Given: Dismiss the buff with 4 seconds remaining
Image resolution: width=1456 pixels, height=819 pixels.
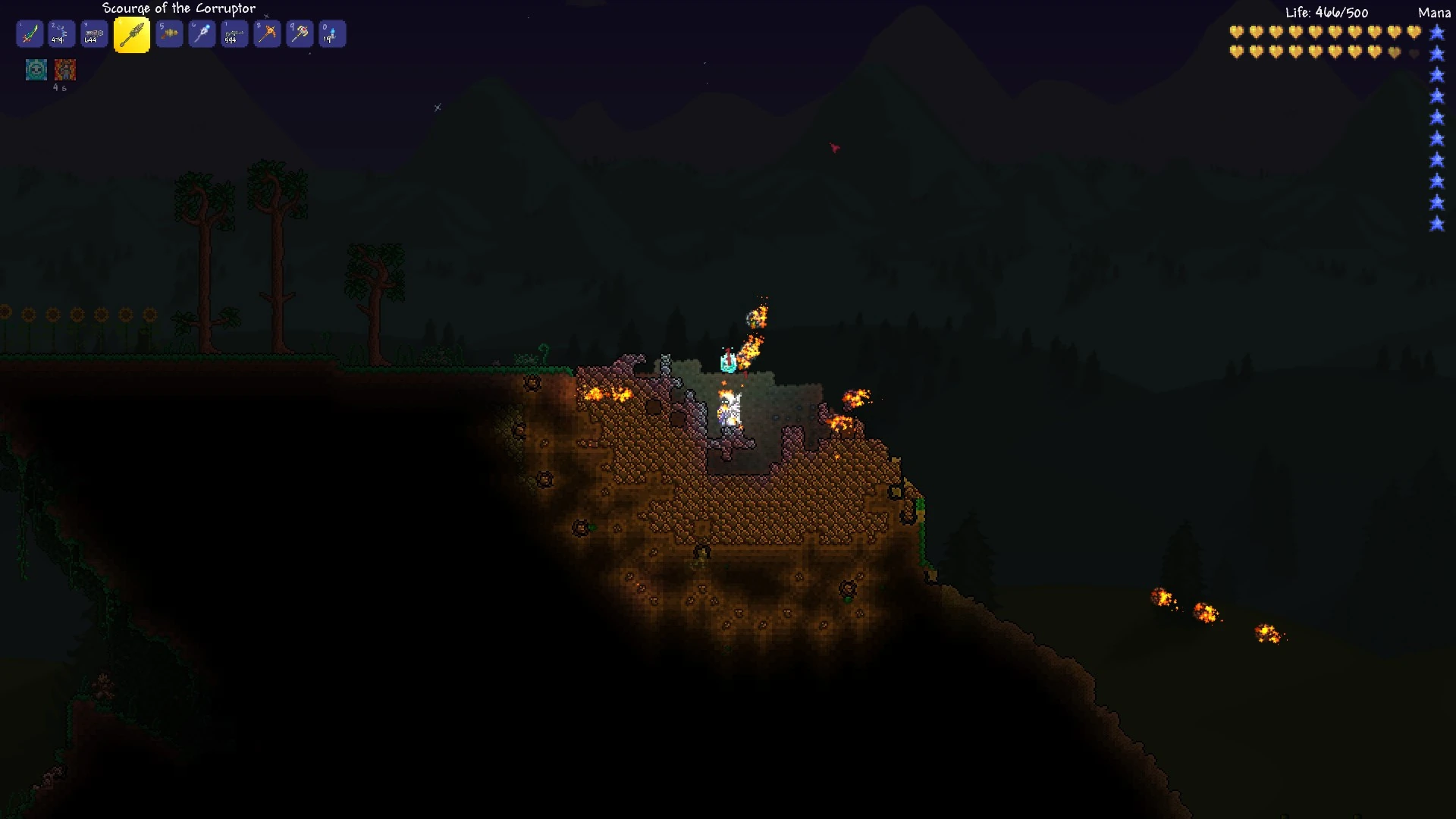Looking at the screenshot, I should pyautogui.click(x=66, y=69).
